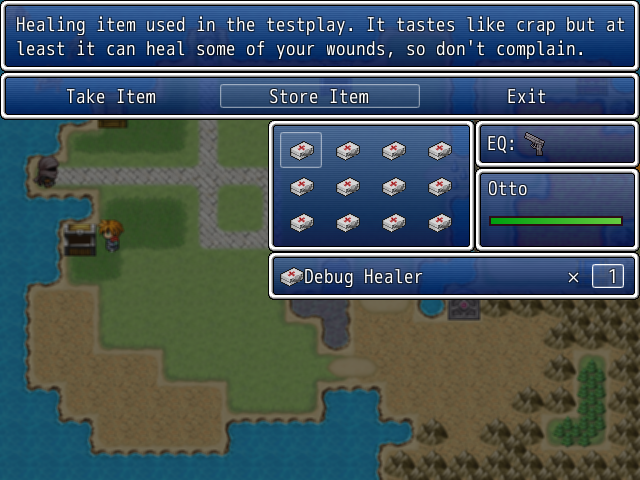
Task: Choose the Take Item command
Action: pos(111,97)
